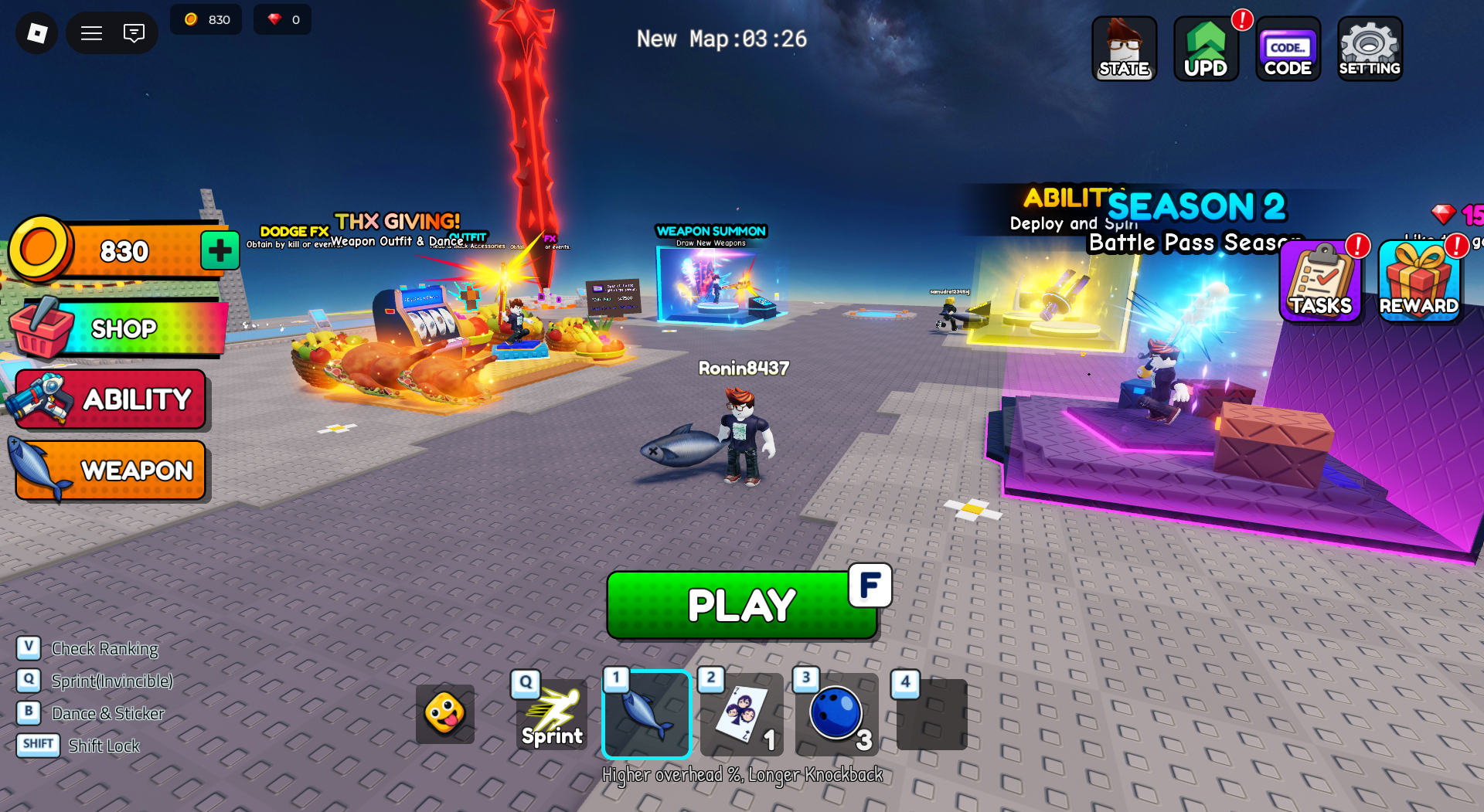
Task: Open the ABILITY menu
Action: (112, 399)
